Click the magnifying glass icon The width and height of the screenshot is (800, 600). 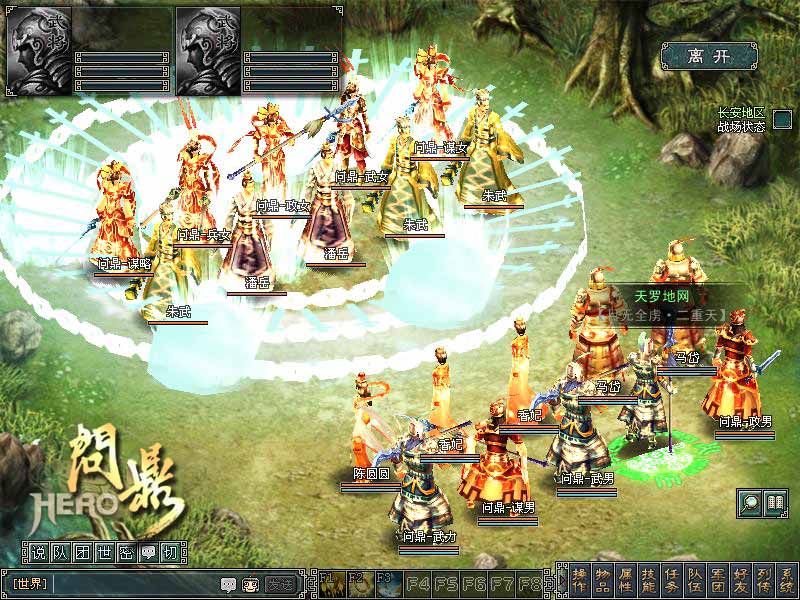point(749,503)
